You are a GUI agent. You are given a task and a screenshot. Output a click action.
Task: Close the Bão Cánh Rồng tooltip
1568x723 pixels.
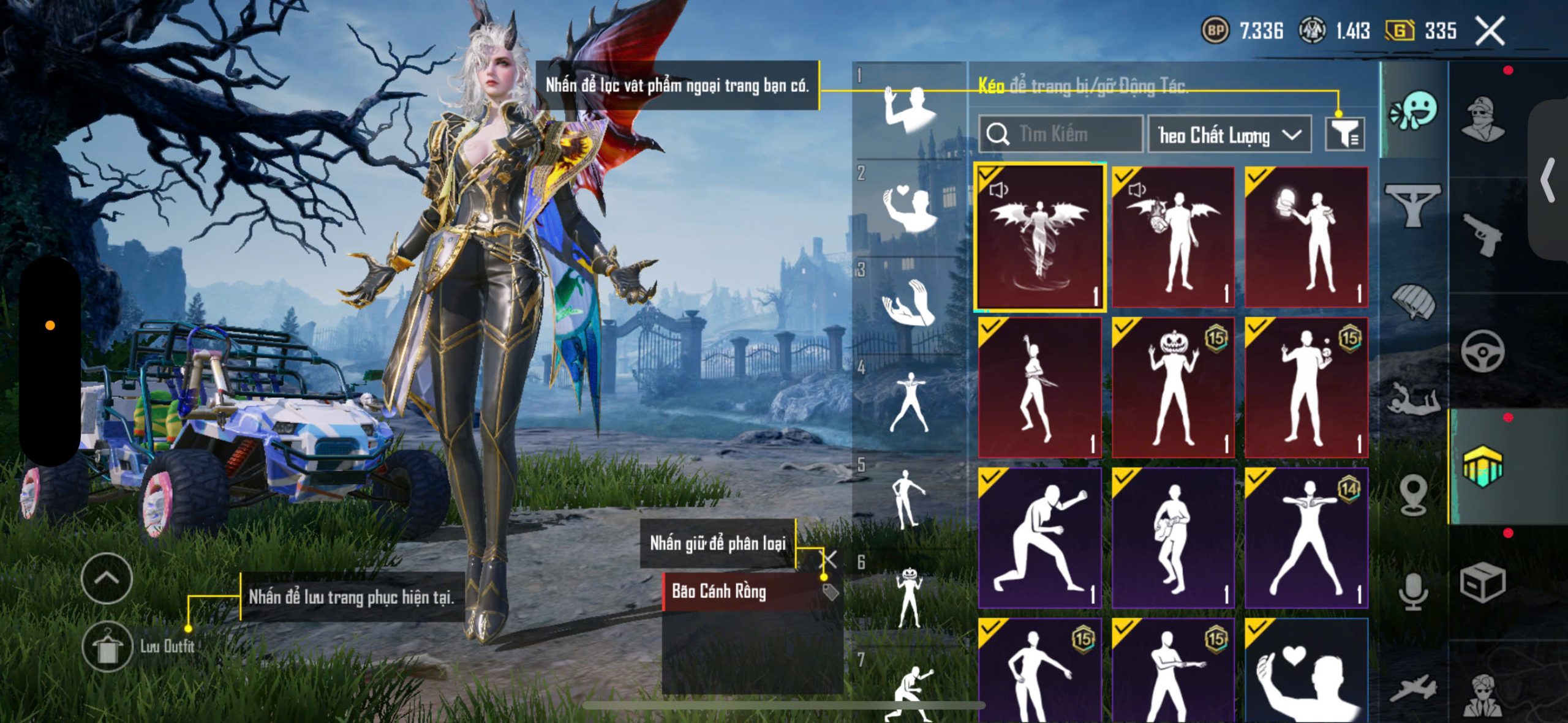point(829,558)
